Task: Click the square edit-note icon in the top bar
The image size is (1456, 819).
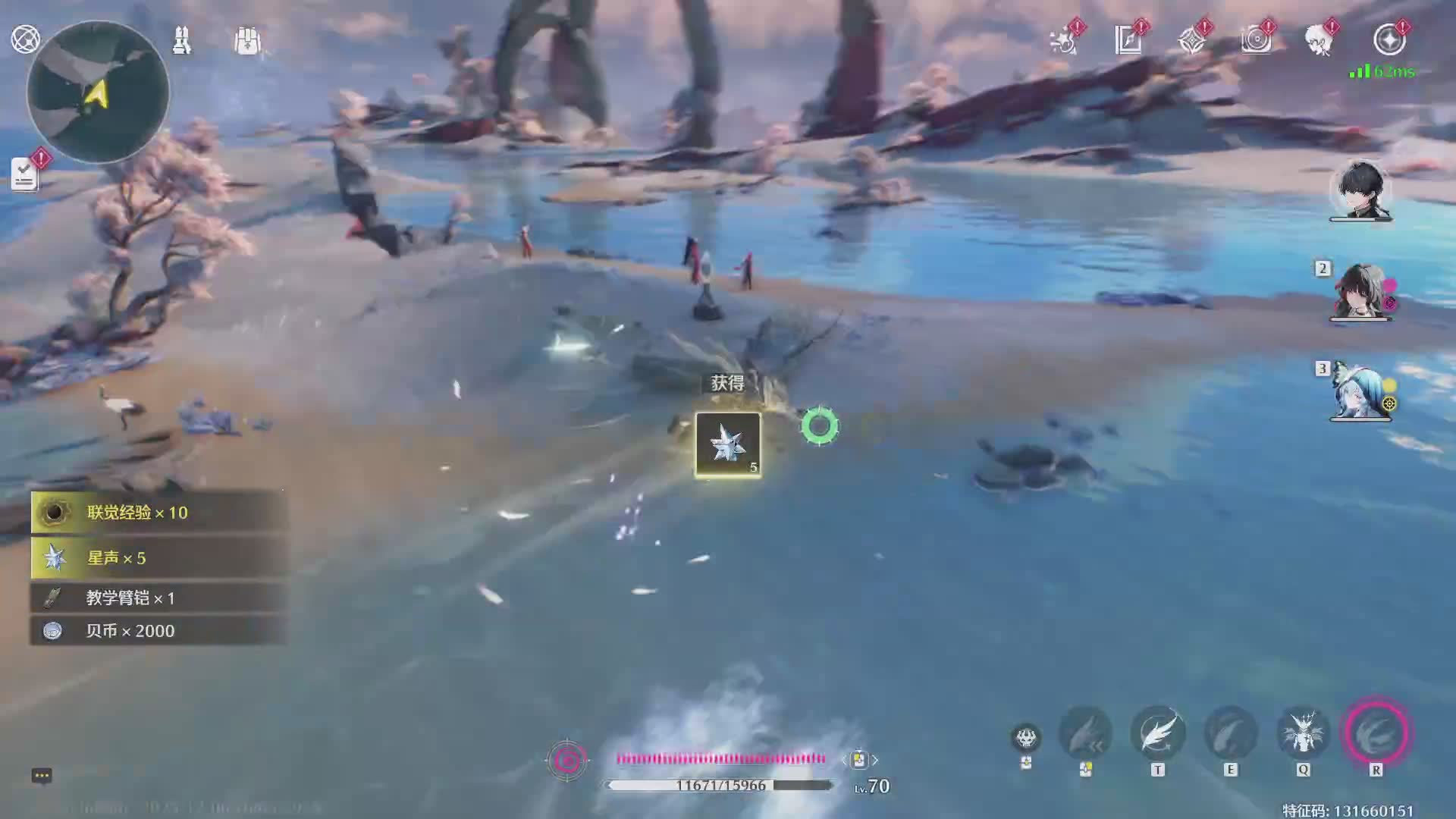Action: [1128, 39]
